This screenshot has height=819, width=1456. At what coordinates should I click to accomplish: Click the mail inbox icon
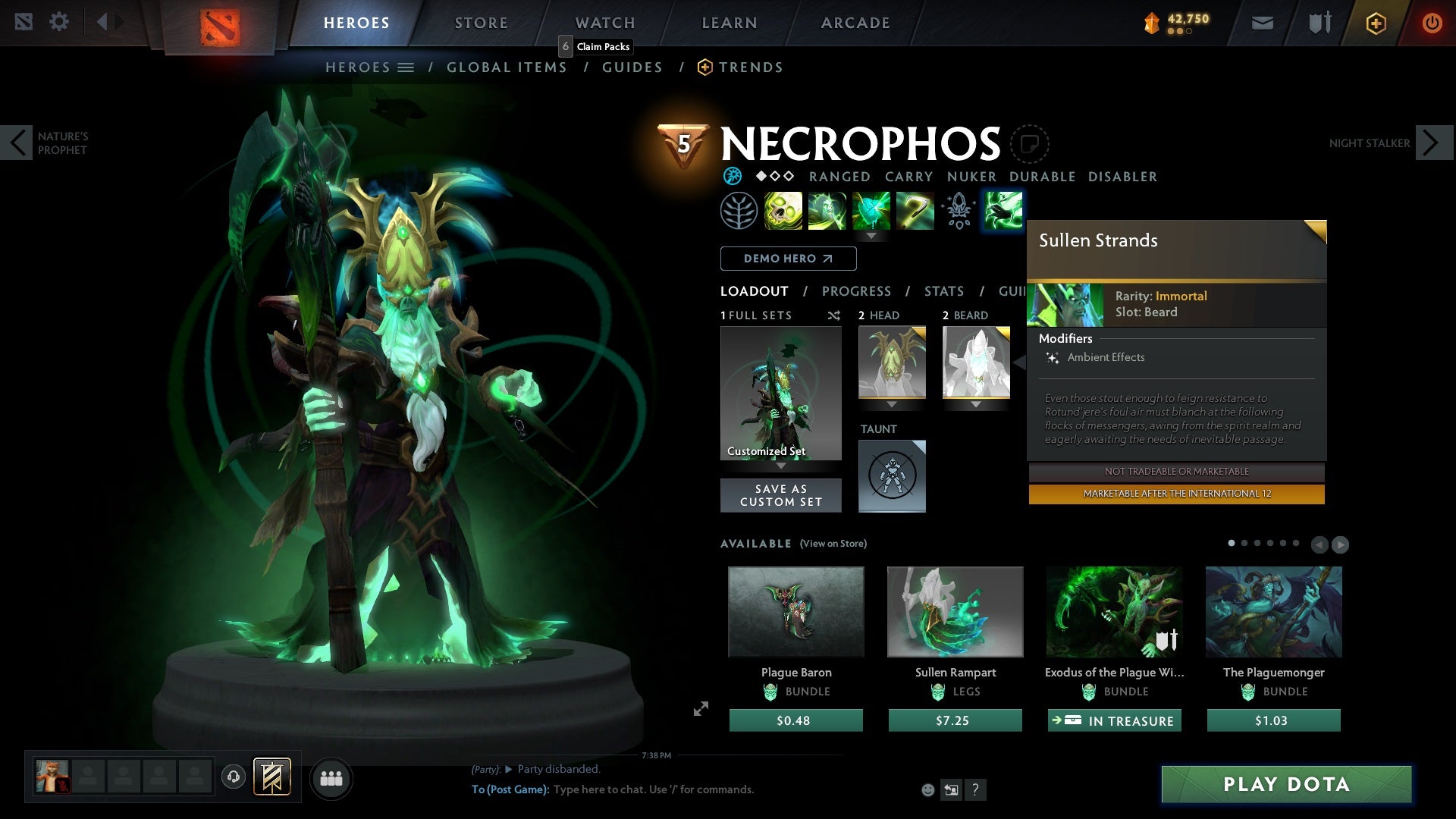[x=1261, y=23]
